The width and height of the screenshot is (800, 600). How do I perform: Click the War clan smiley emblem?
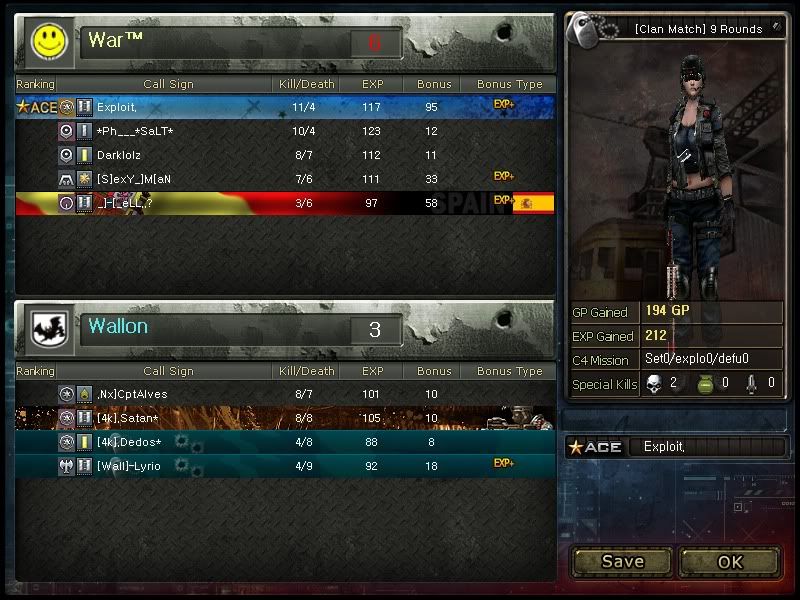(46, 41)
